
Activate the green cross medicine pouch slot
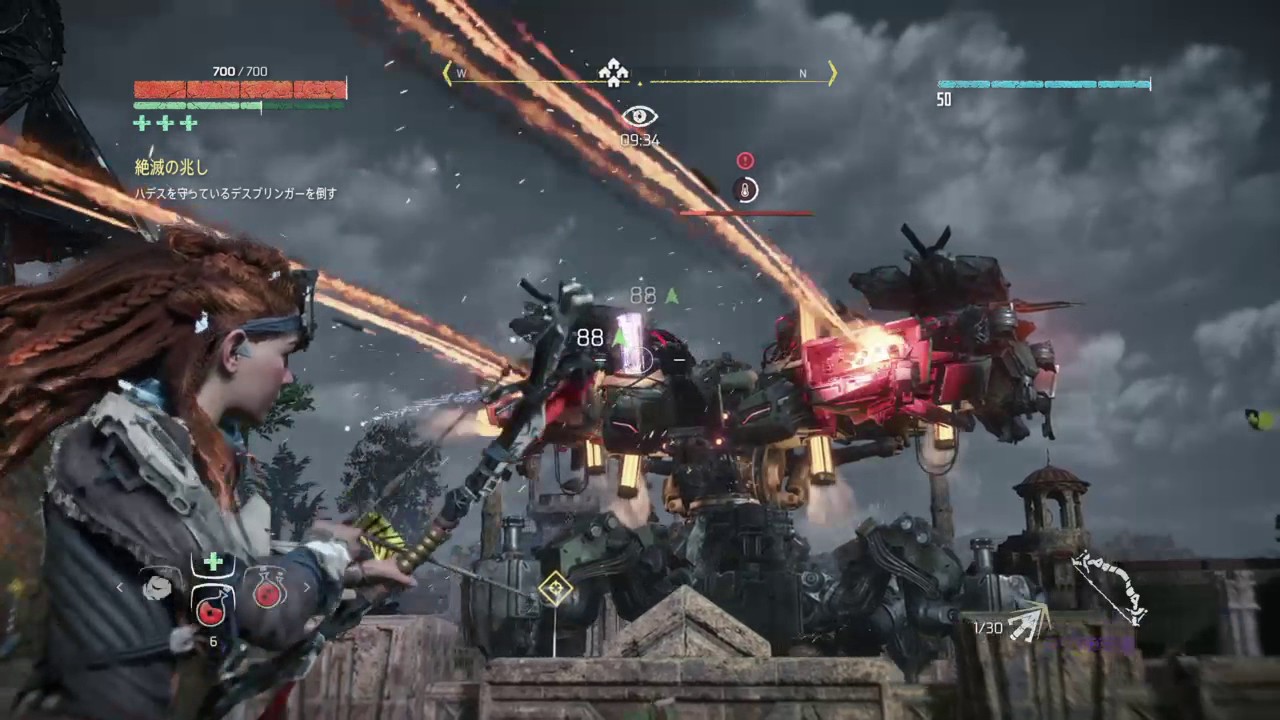[213, 562]
